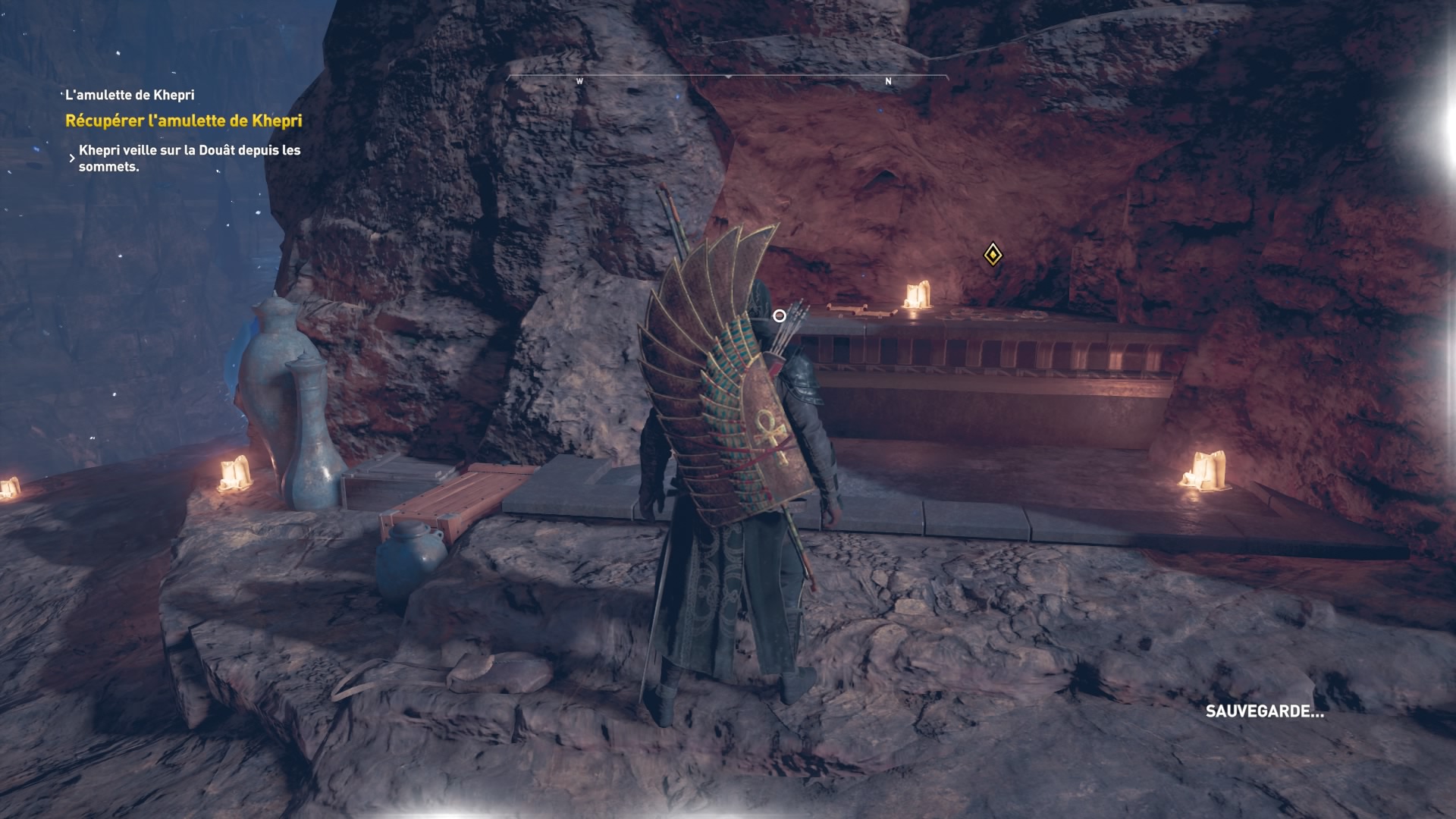Click the "L'amulette de Khepri" quest title
The width and height of the screenshot is (1456, 819).
coord(130,95)
